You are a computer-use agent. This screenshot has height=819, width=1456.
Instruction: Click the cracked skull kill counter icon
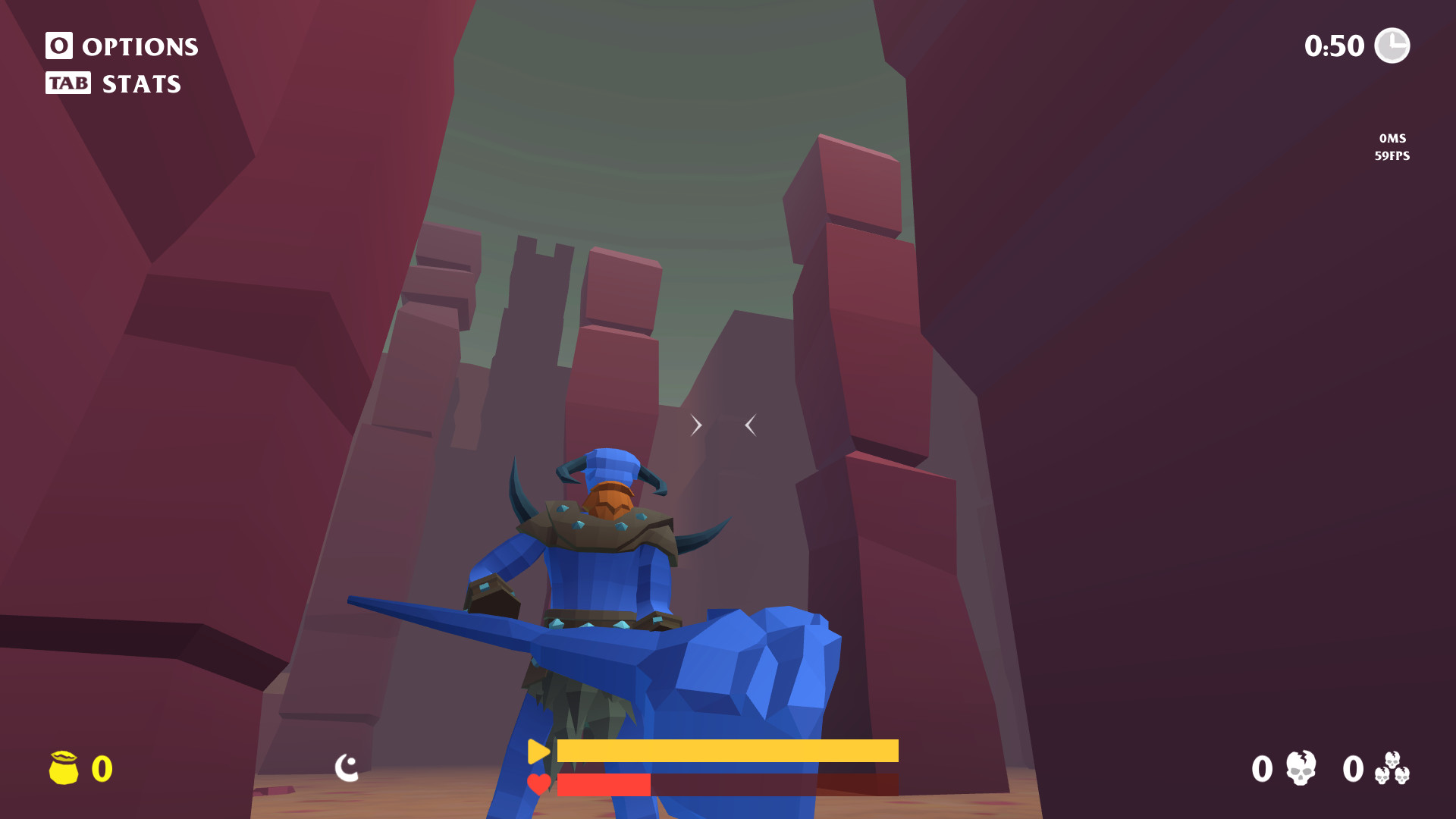tap(1301, 769)
